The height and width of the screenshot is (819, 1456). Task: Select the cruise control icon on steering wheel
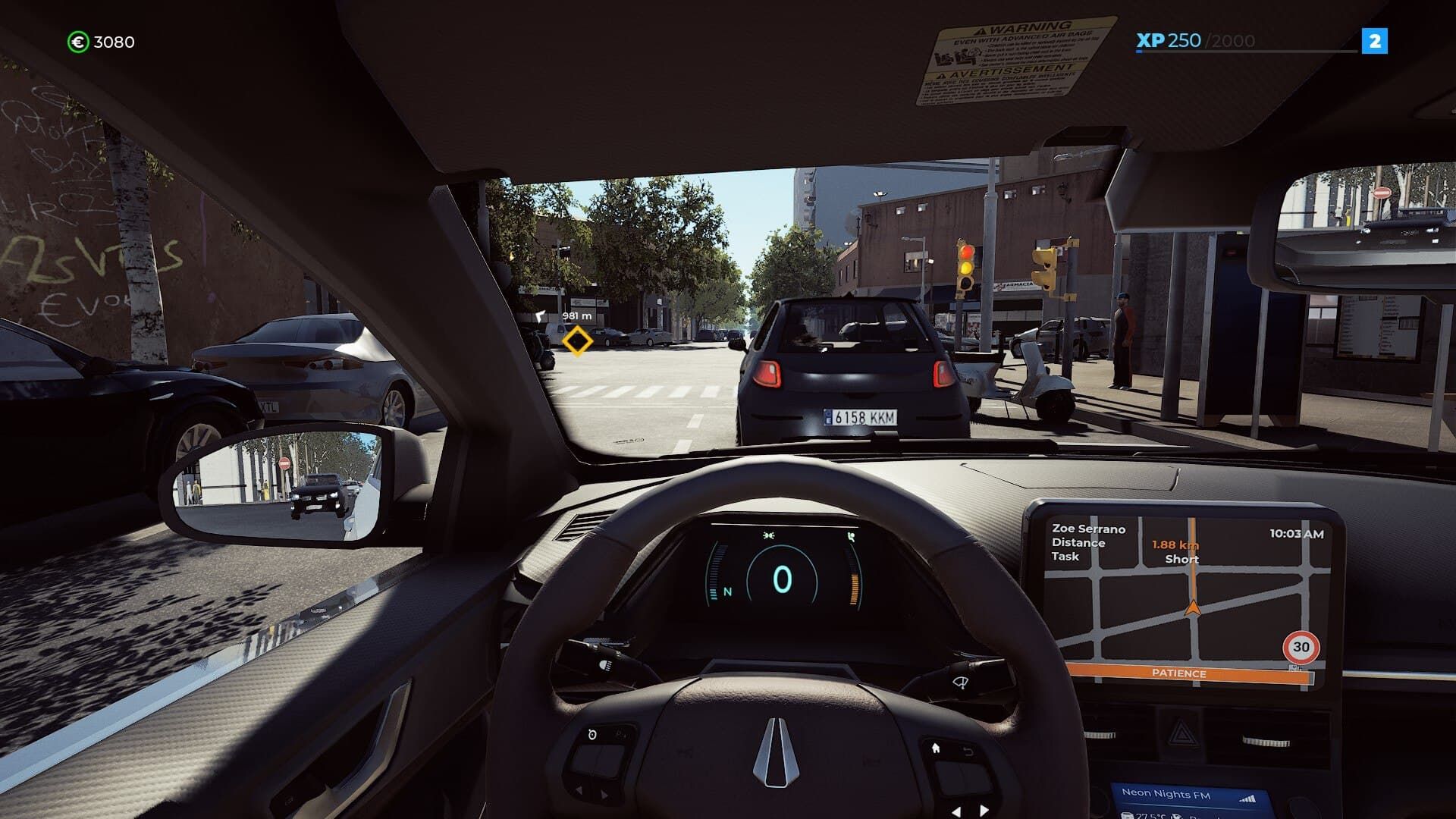pos(591,735)
